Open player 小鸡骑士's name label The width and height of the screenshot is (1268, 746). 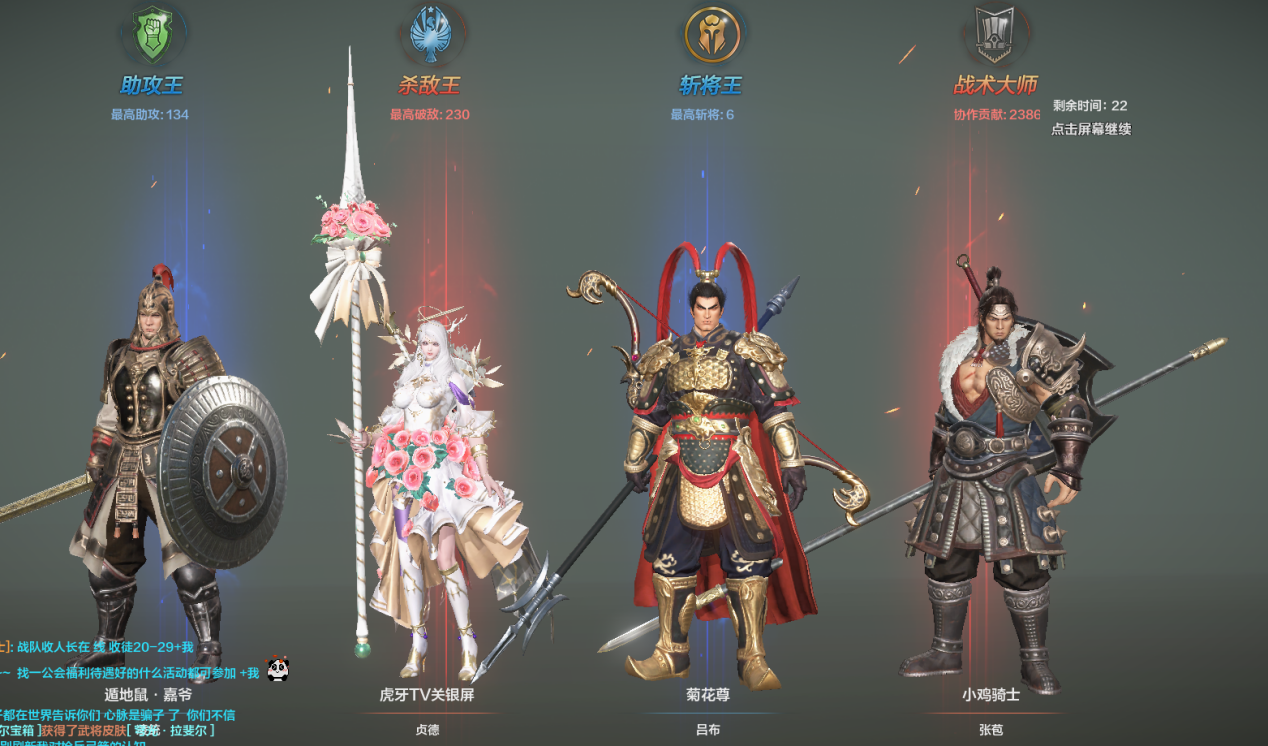coord(991,694)
